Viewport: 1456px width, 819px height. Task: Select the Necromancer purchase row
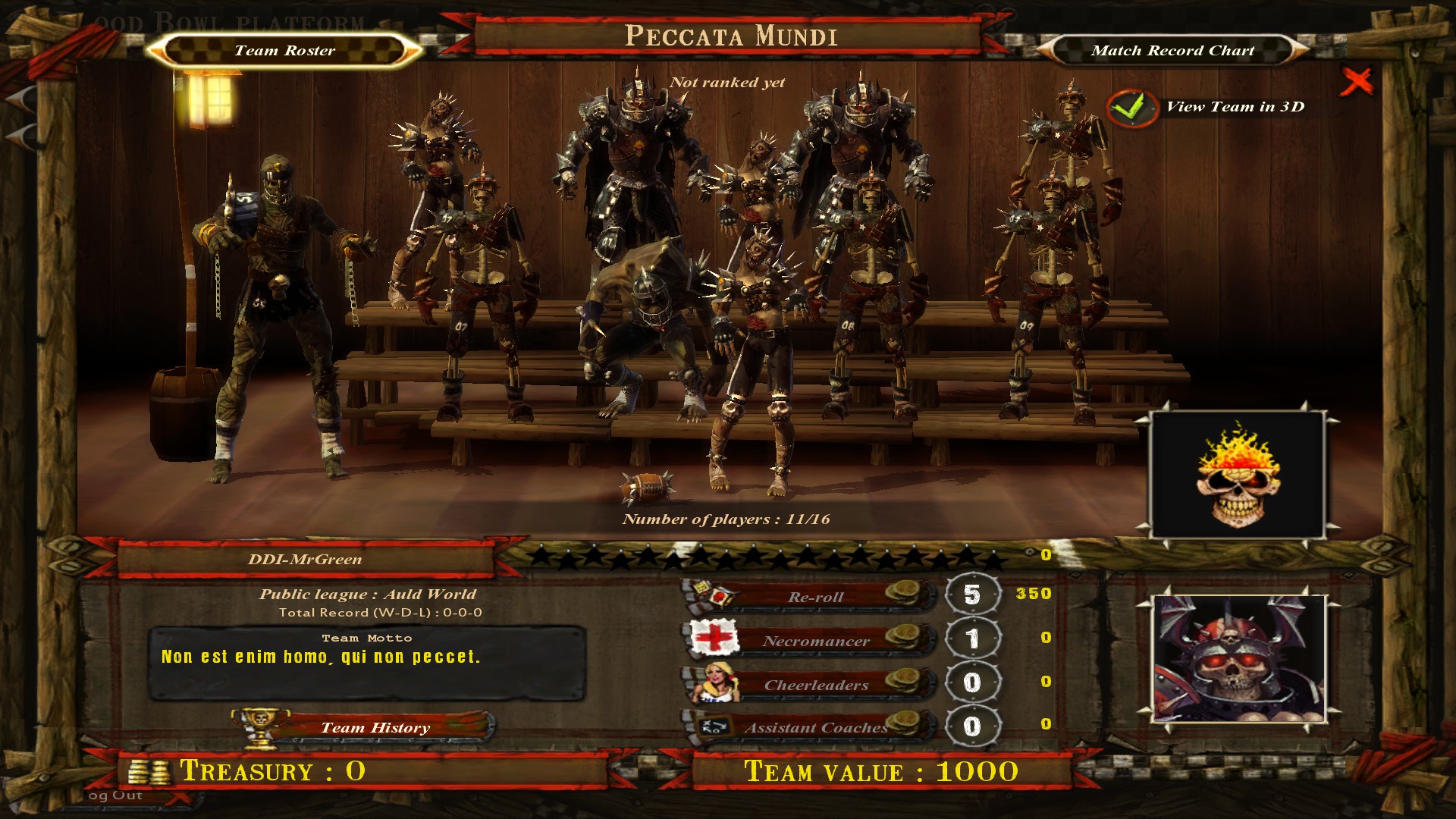tap(814, 641)
